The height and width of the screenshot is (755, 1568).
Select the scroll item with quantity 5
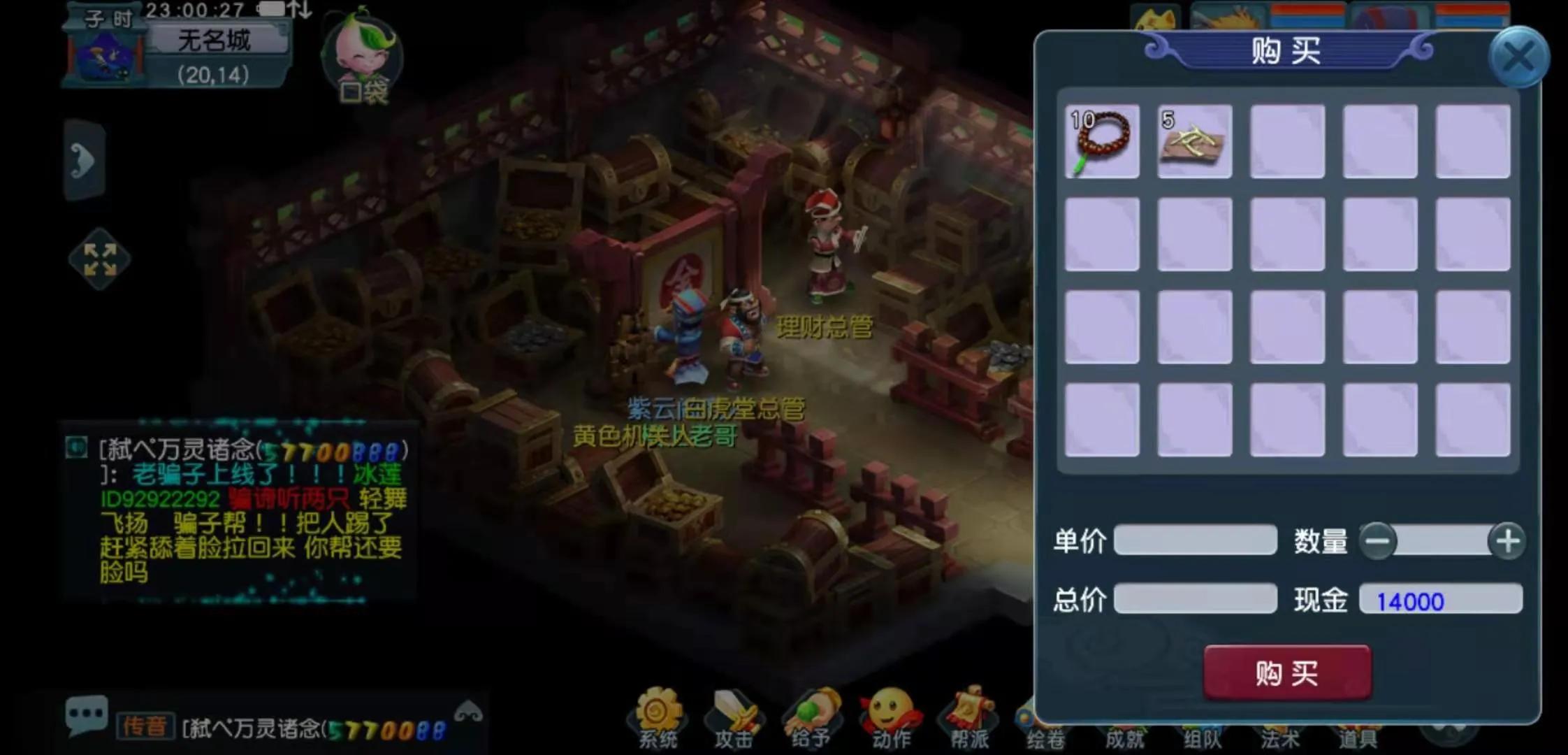pyautogui.click(x=1194, y=142)
